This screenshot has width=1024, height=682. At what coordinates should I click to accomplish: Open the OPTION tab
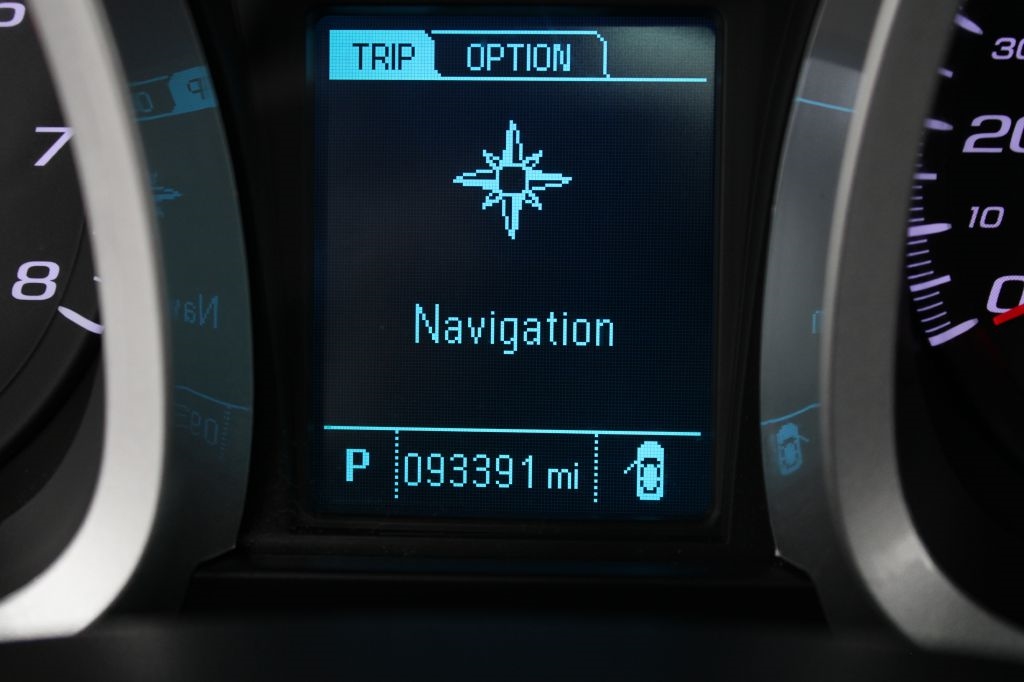(519, 57)
